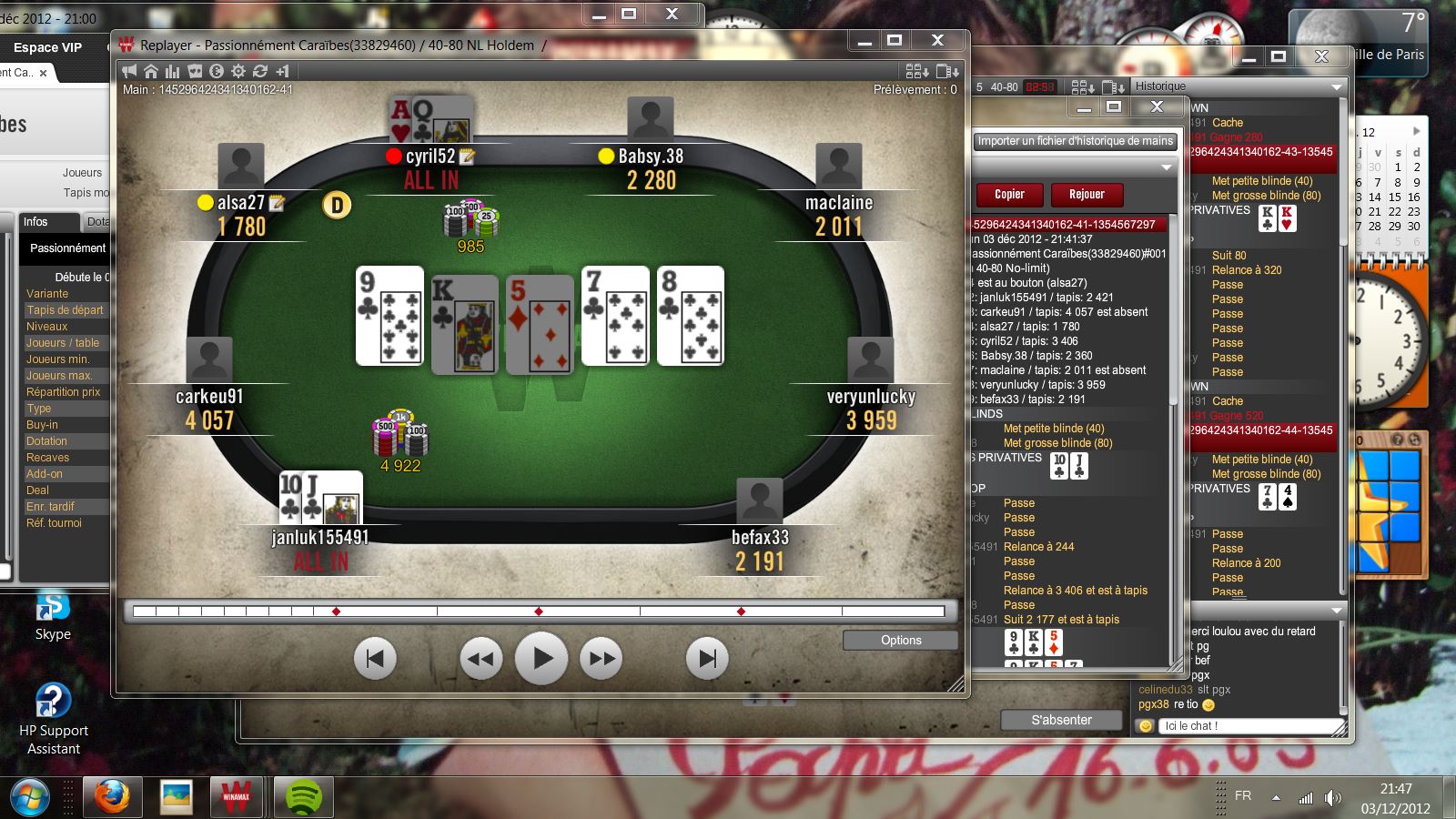Viewport: 1456px width, 819px height.
Task: Click the S'absenter button
Action: click(x=1061, y=720)
